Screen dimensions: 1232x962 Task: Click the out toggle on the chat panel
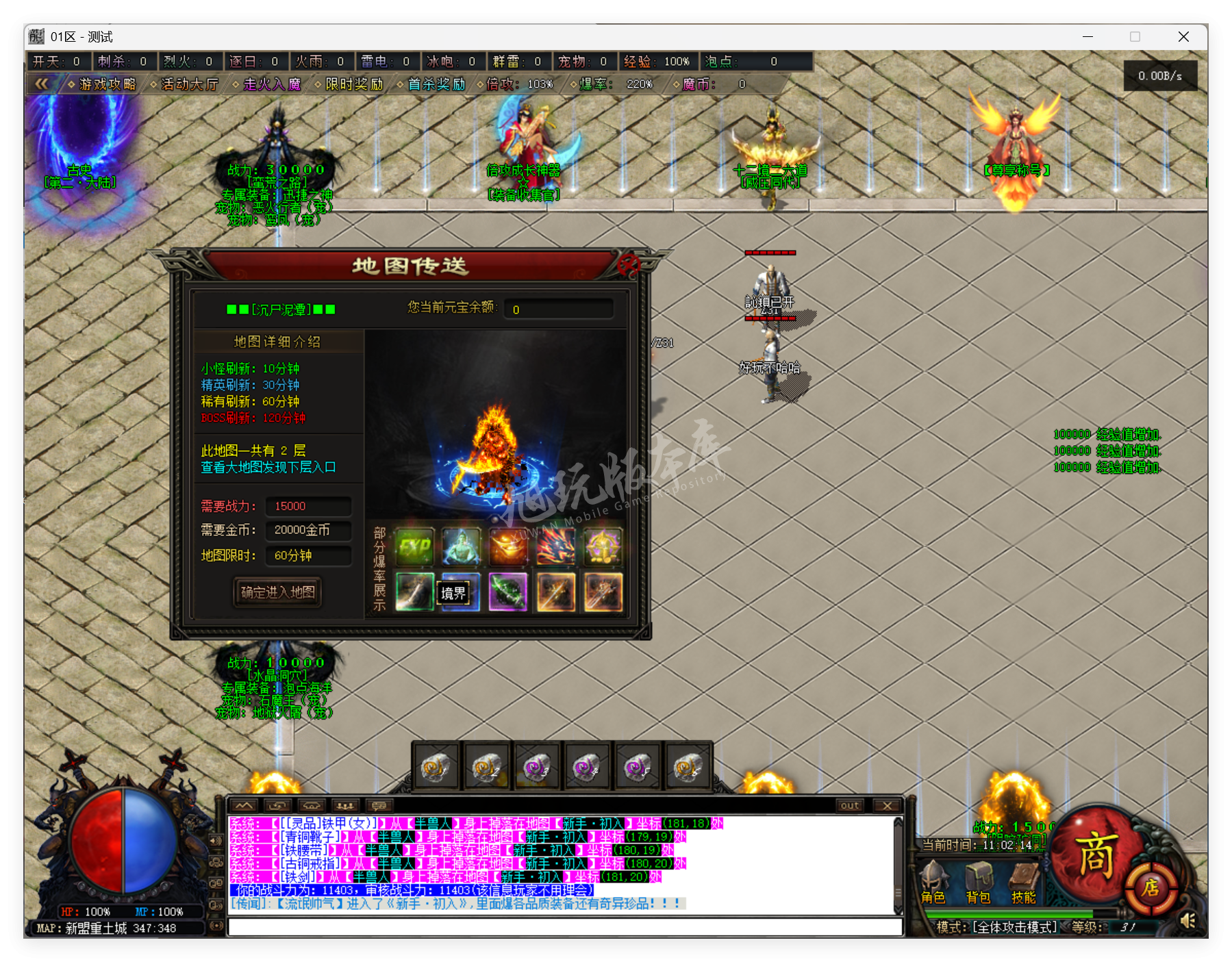click(x=849, y=805)
